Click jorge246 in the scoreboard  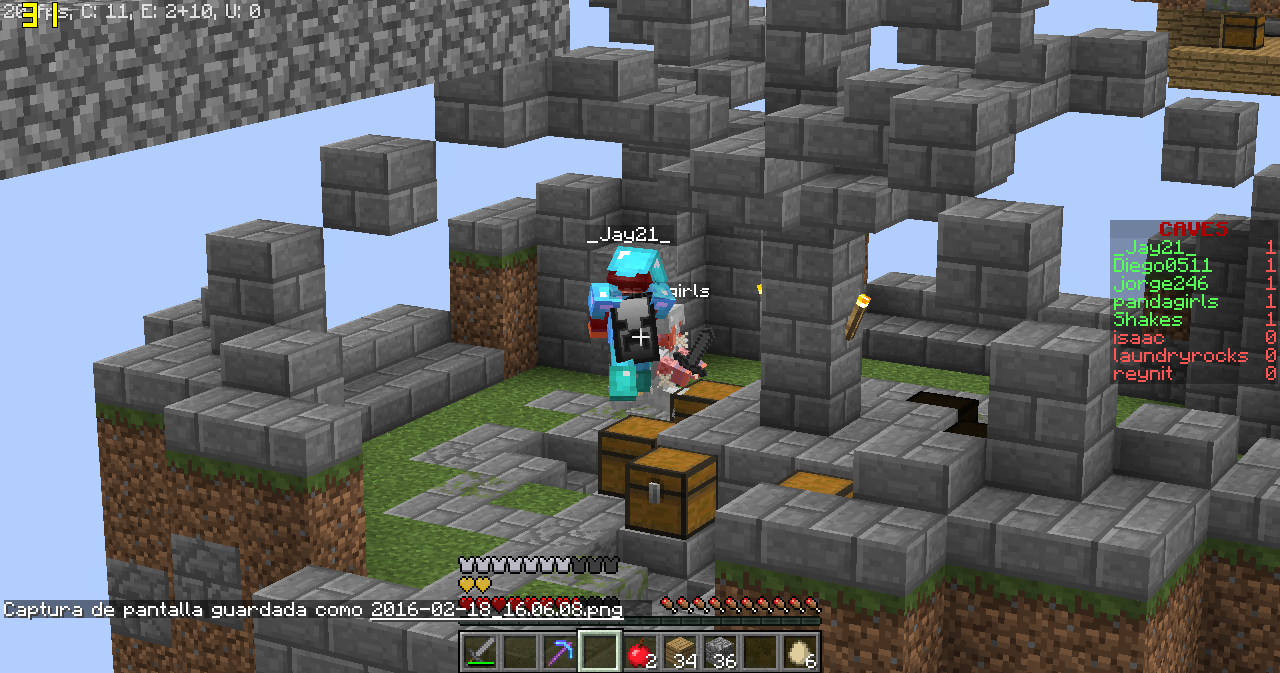pyautogui.click(x=1160, y=284)
